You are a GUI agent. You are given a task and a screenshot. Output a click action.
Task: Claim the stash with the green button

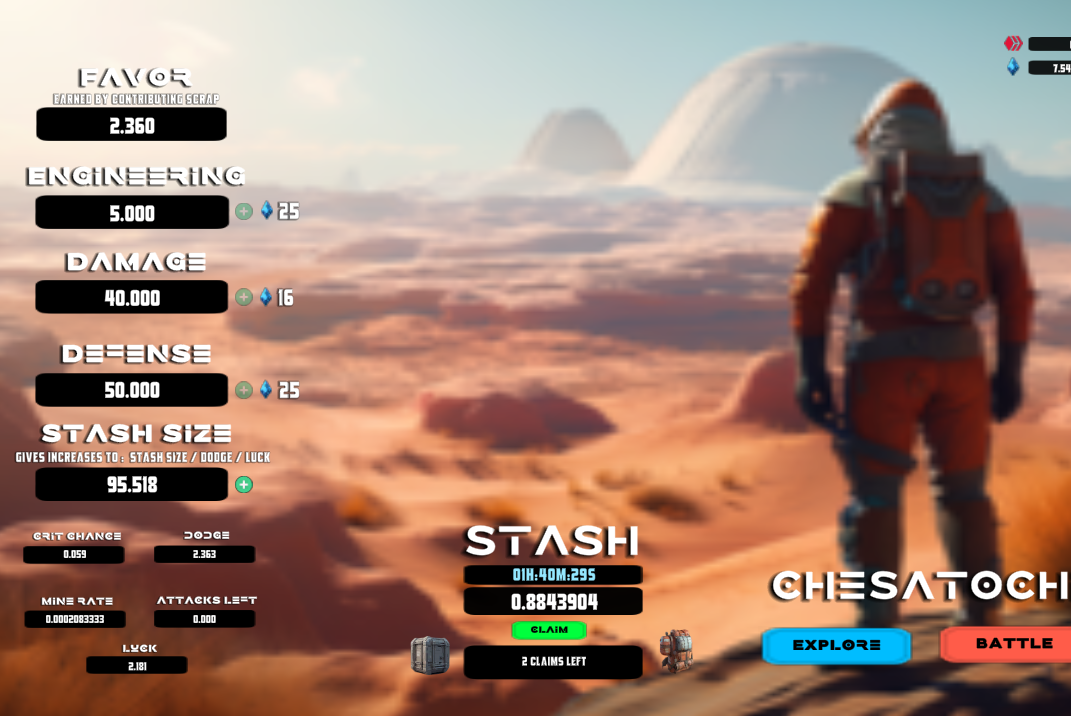click(x=549, y=630)
